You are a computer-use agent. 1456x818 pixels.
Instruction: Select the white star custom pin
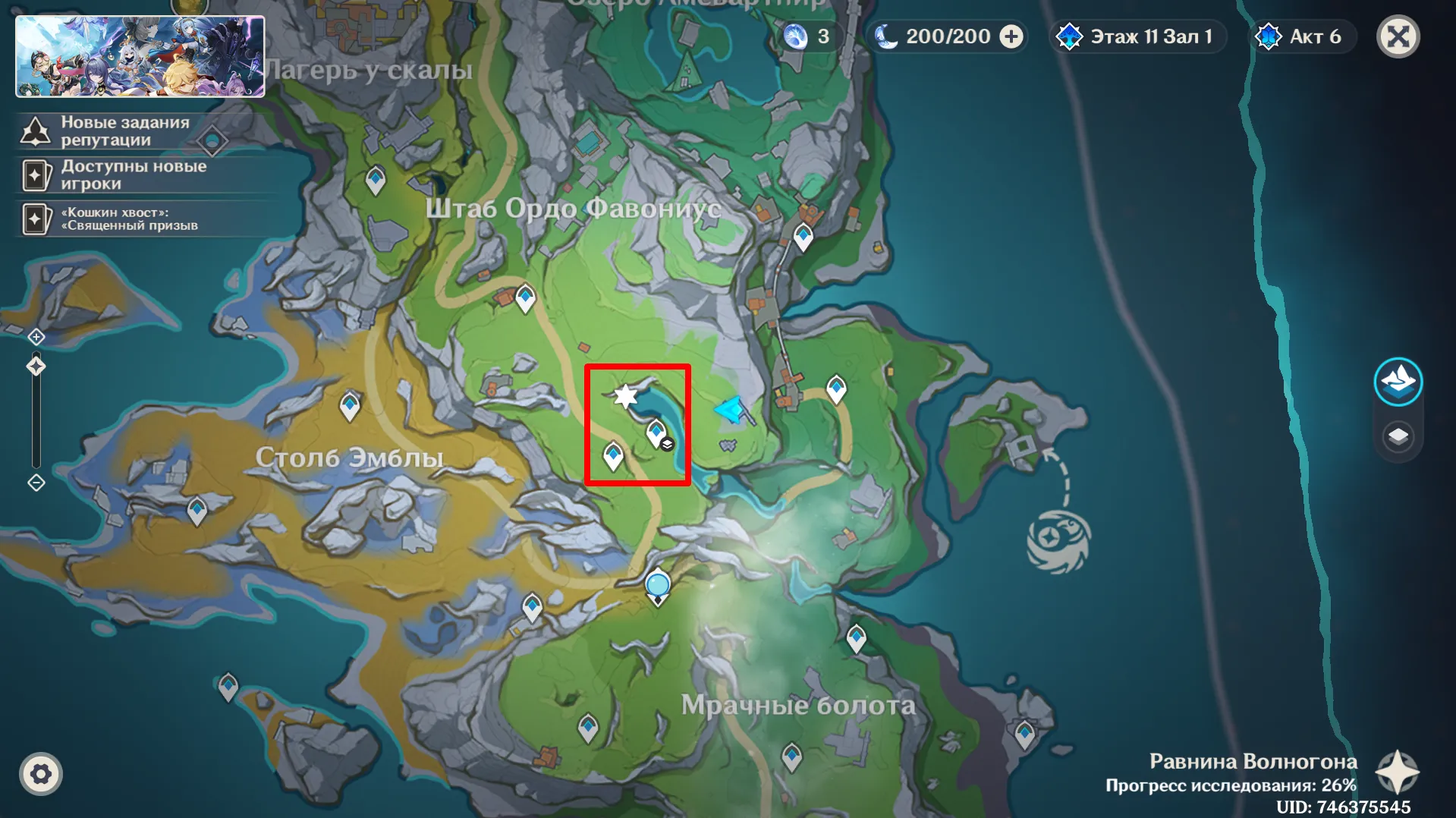pos(625,395)
